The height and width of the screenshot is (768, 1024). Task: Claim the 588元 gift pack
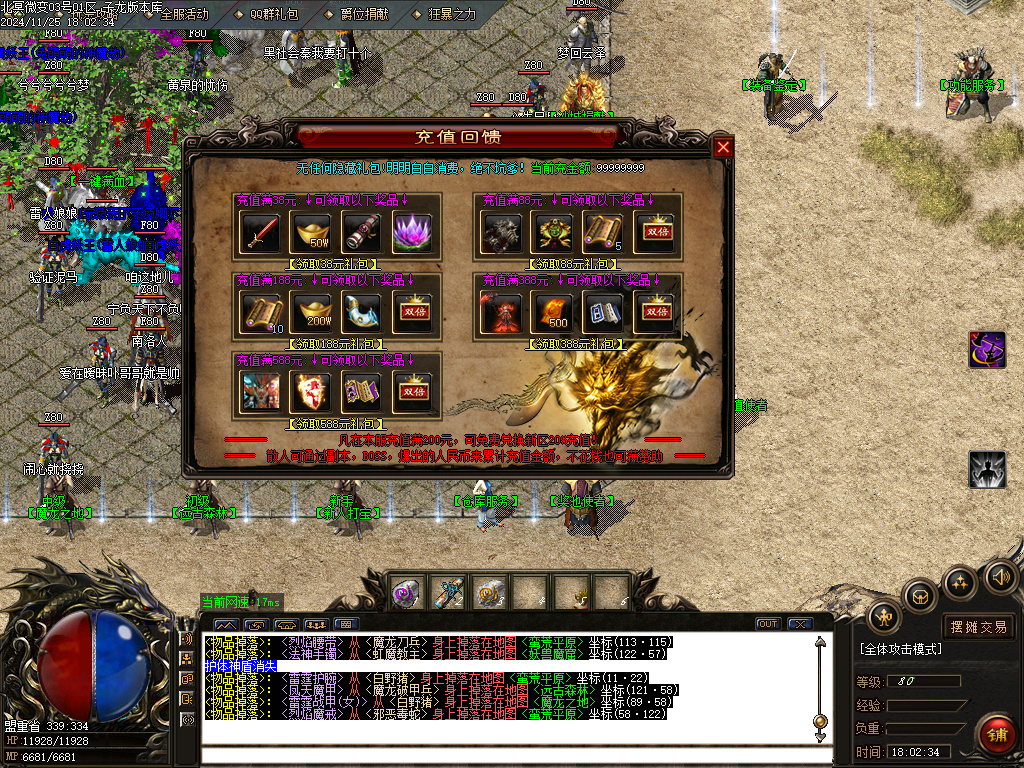click(334, 424)
